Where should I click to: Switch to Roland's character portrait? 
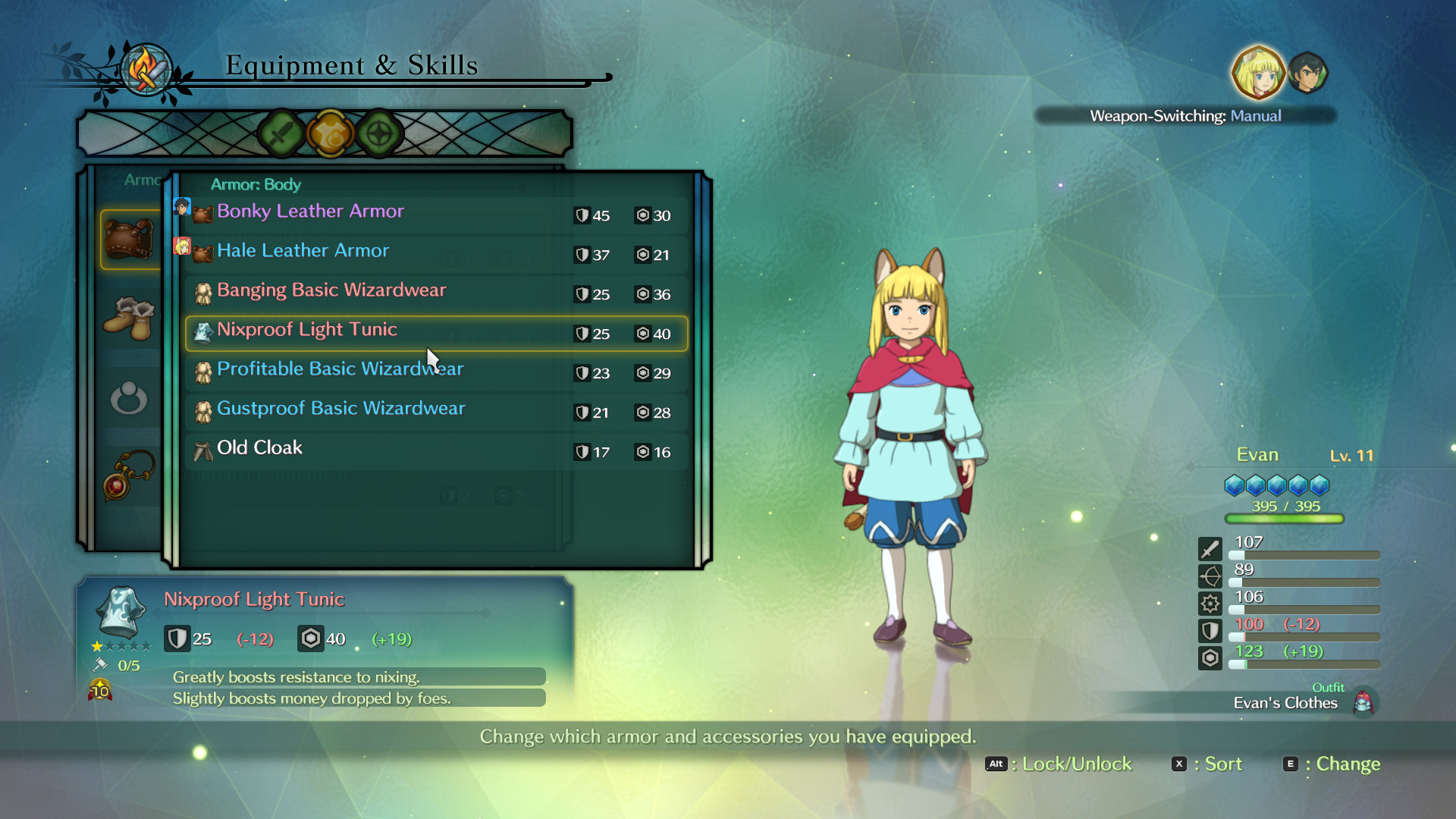1308,74
